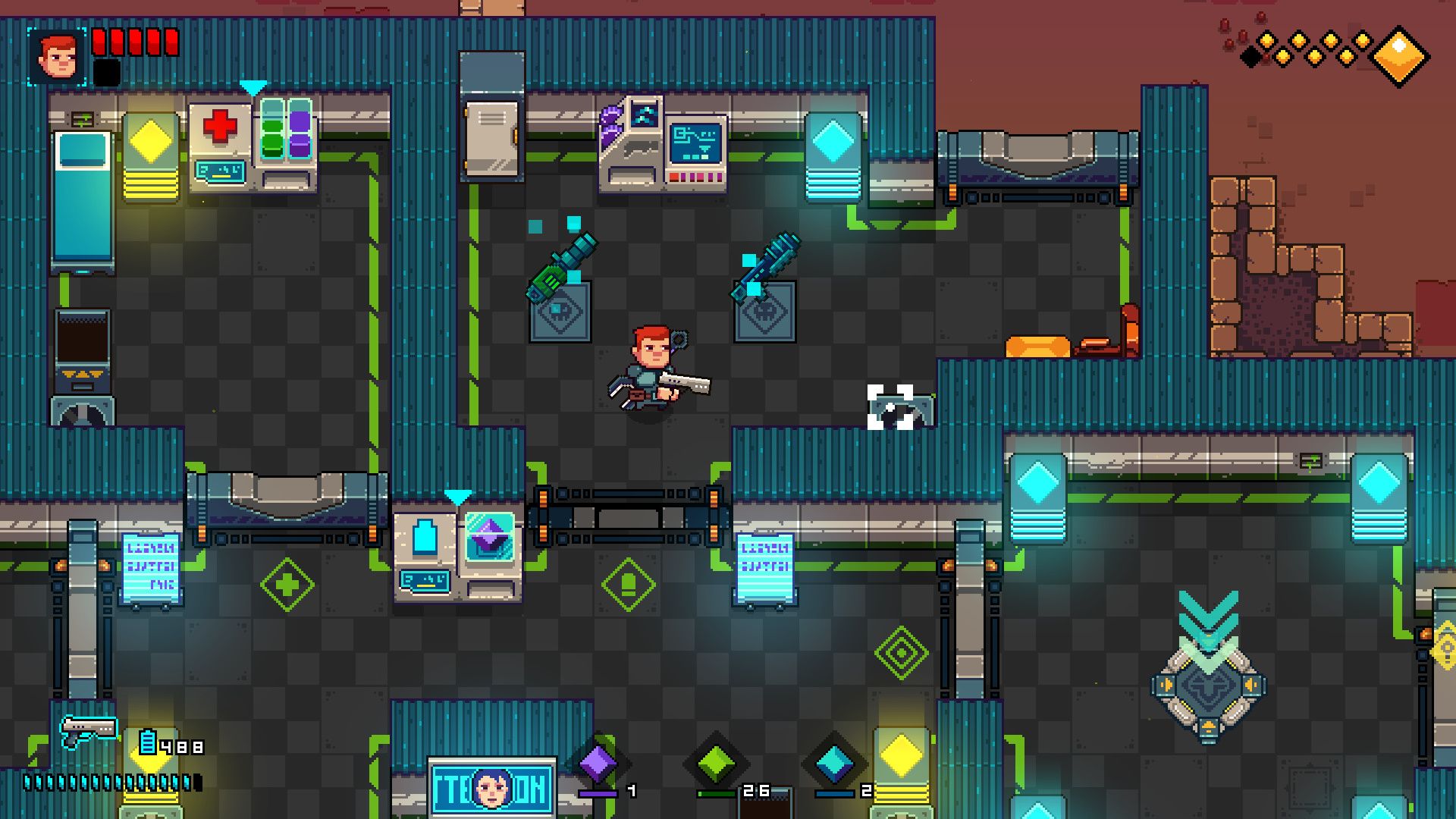Click the purple gem resource icon
This screenshot has height=819, width=1456.
pos(598,762)
